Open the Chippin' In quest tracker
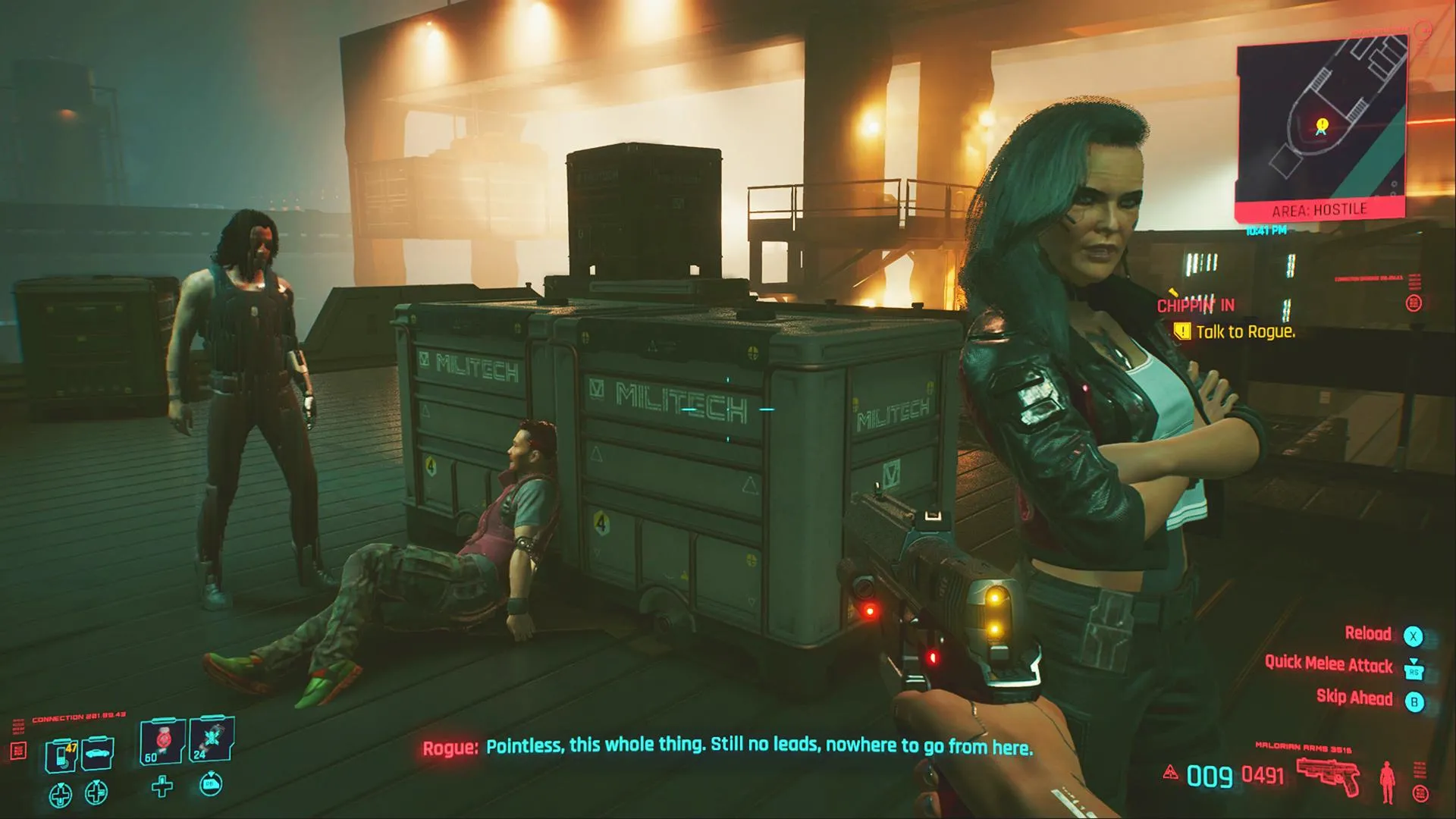Image resolution: width=1456 pixels, height=819 pixels. pyautogui.click(x=1195, y=305)
